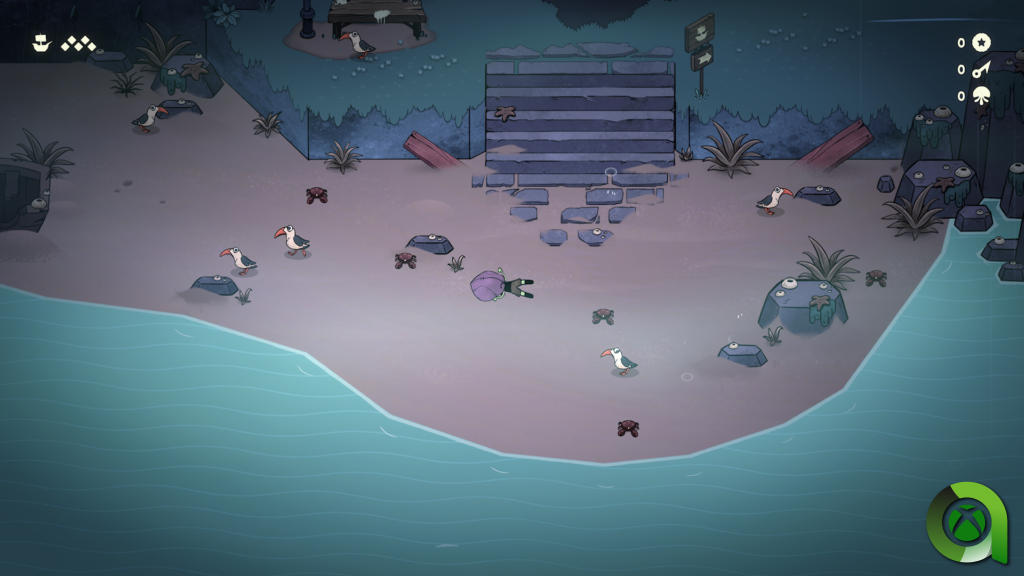1024x576 pixels.
Task: Click the sailing ship icon
Action: 41,43
